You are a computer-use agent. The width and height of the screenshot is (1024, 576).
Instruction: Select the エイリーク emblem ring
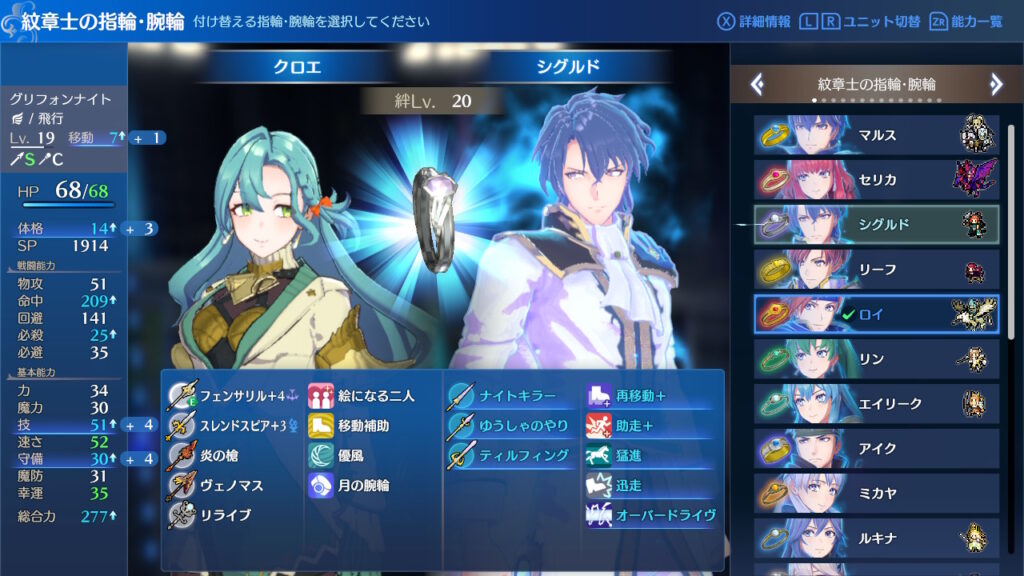(876, 404)
